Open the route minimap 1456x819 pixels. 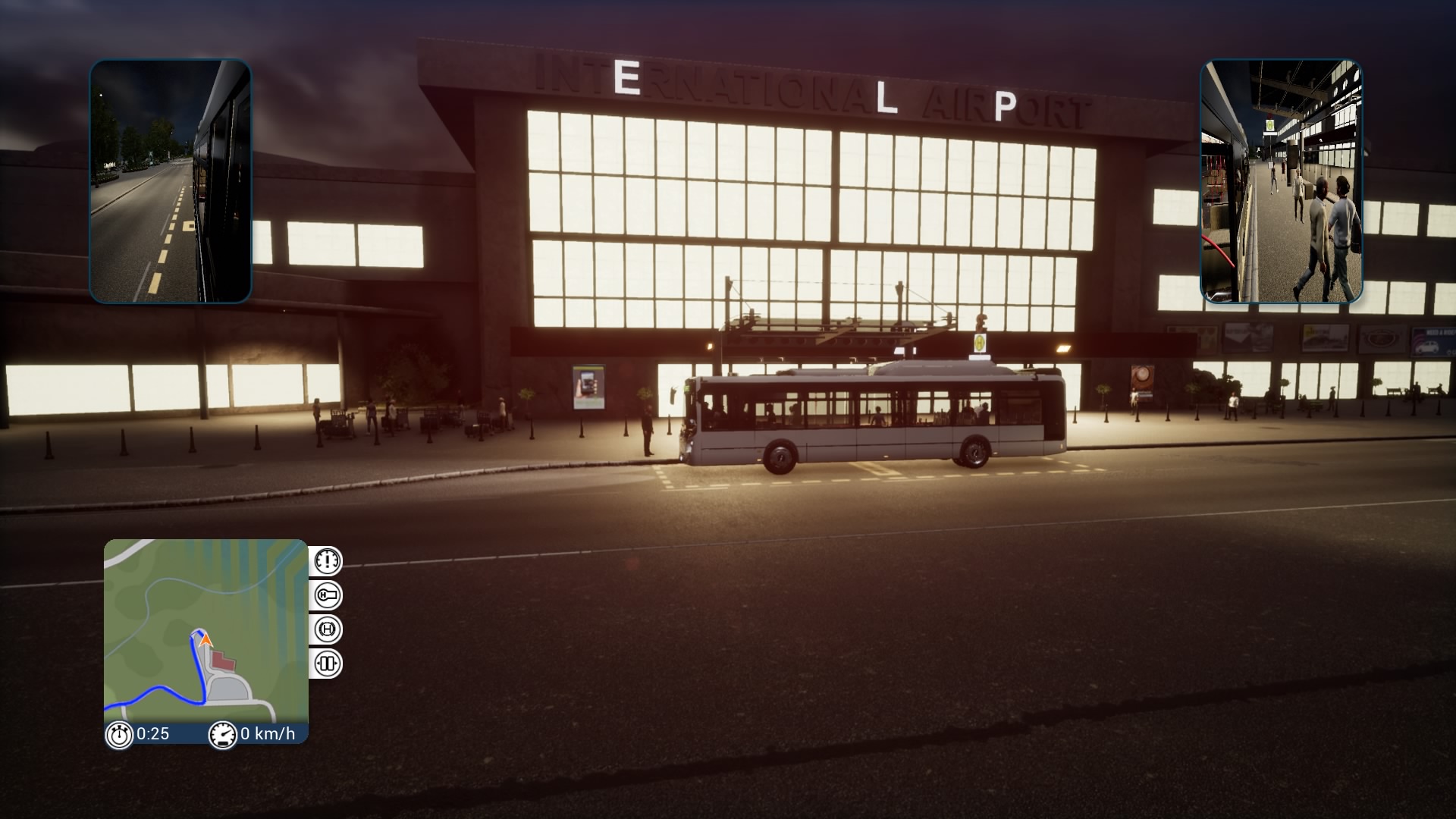[206, 632]
